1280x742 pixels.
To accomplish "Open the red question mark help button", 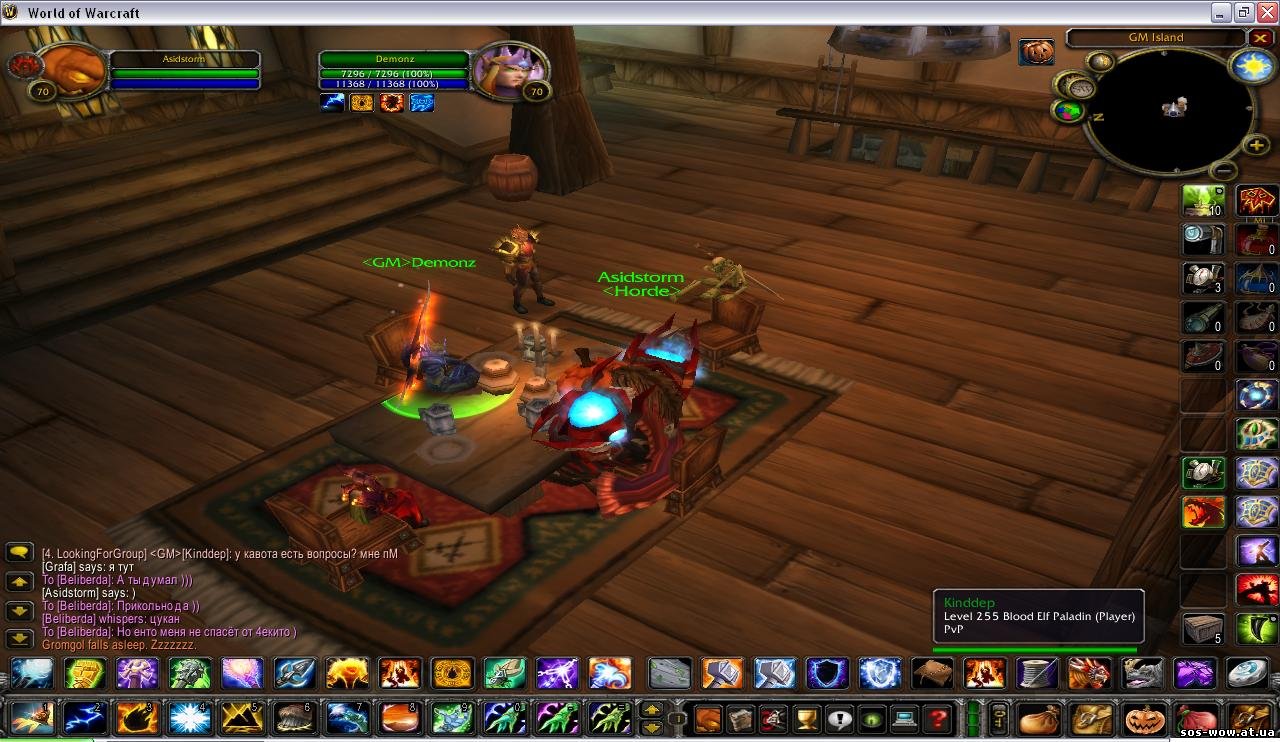I will [937, 718].
